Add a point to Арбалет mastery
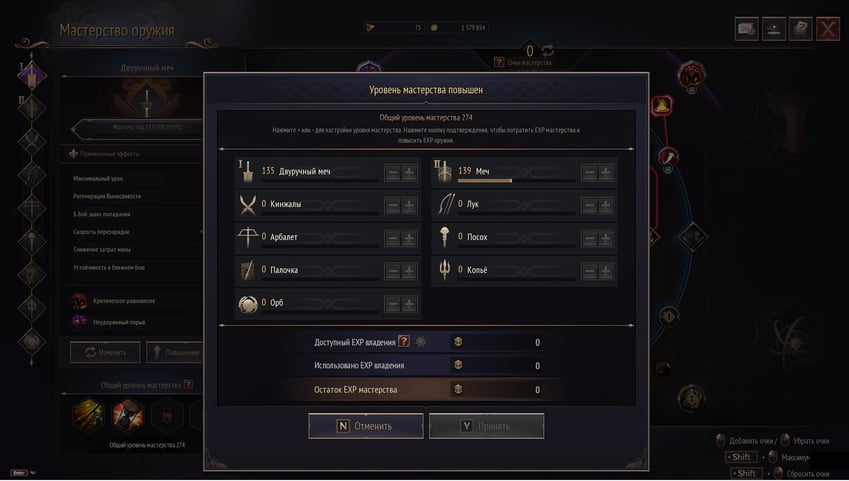The image size is (849, 481). click(x=409, y=238)
